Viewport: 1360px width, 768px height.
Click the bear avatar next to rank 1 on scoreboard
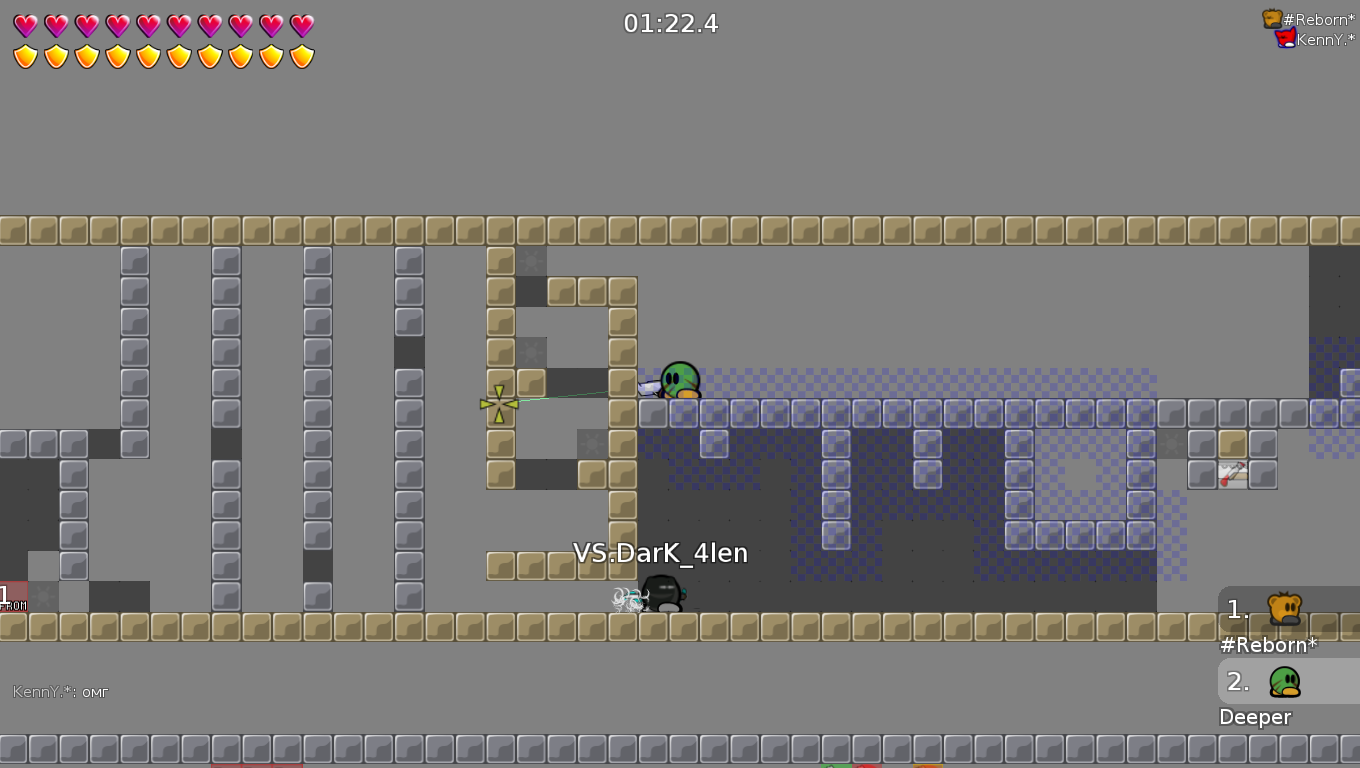coord(1286,608)
